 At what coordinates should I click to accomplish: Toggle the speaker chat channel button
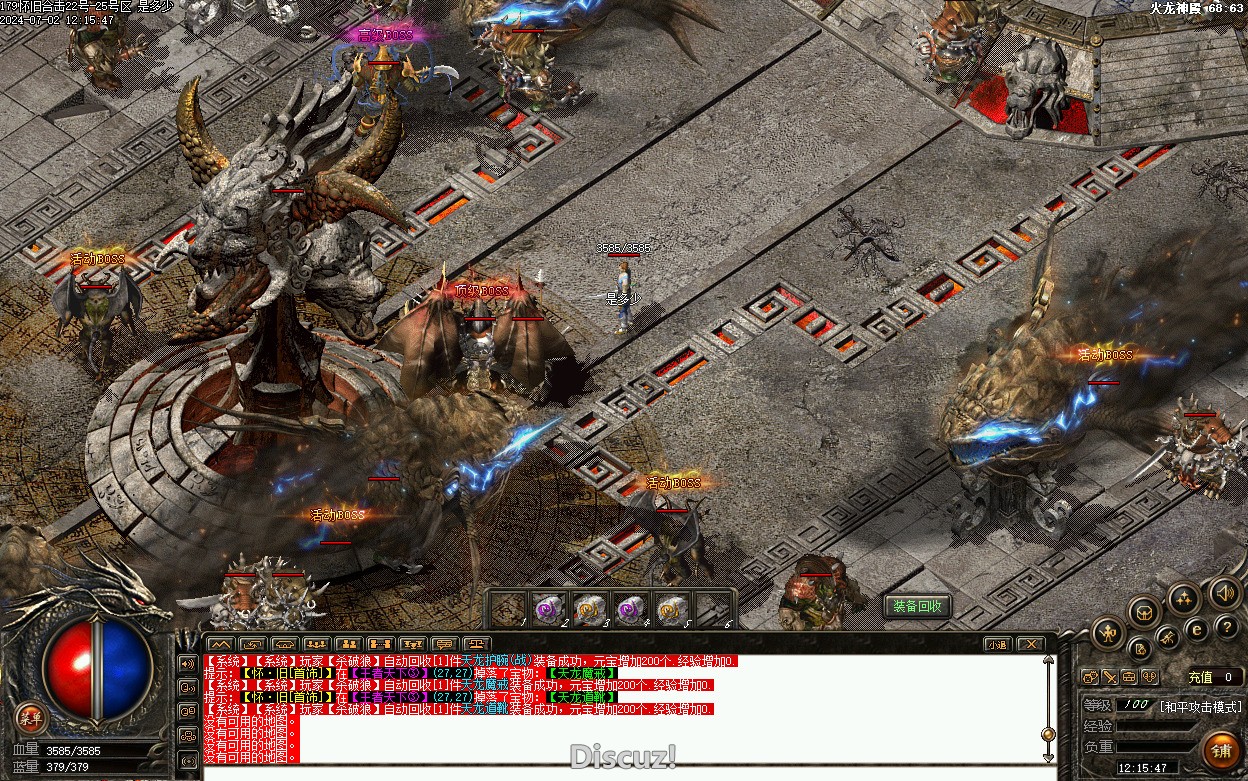(x=187, y=663)
